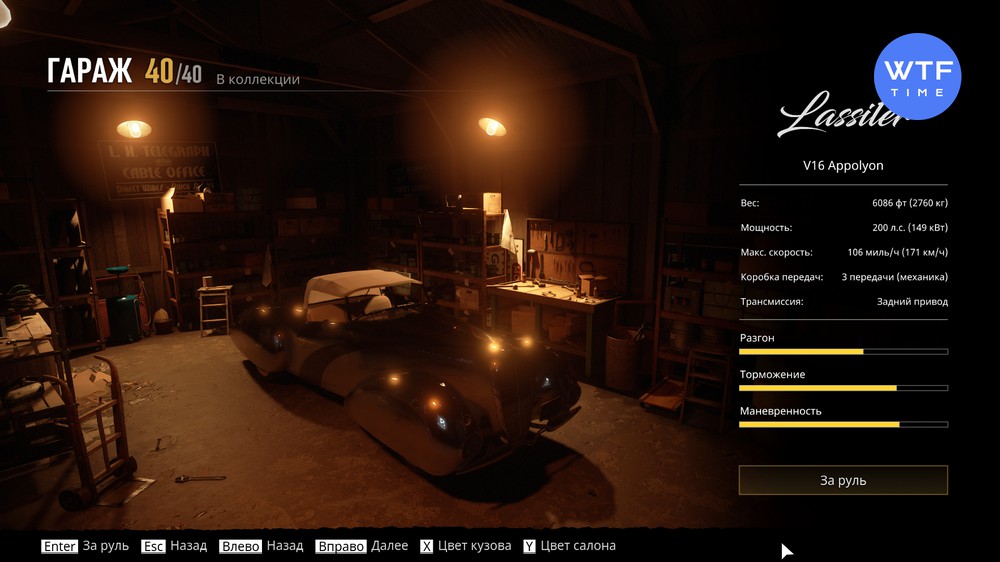
Task: Click the WTF Time channel logo
Action: [917, 76]
